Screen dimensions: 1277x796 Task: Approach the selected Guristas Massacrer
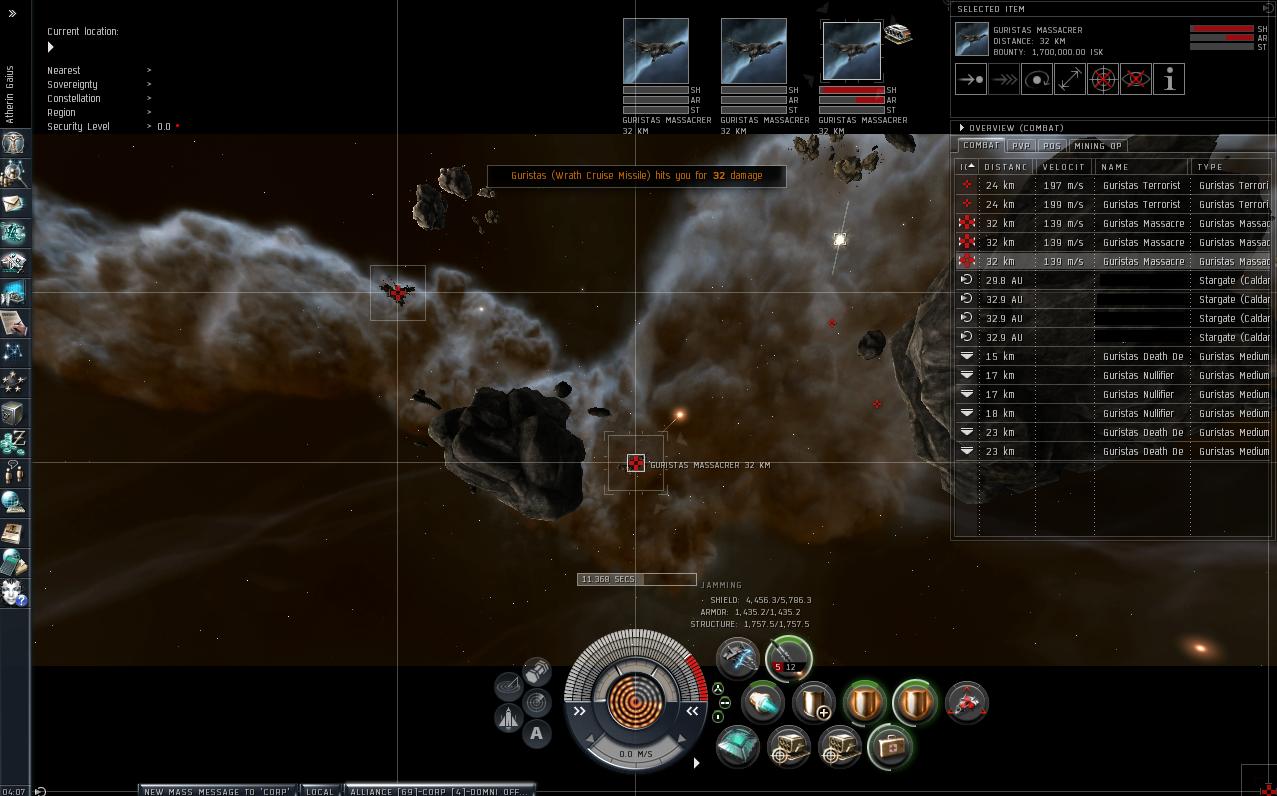coord(970,79)
